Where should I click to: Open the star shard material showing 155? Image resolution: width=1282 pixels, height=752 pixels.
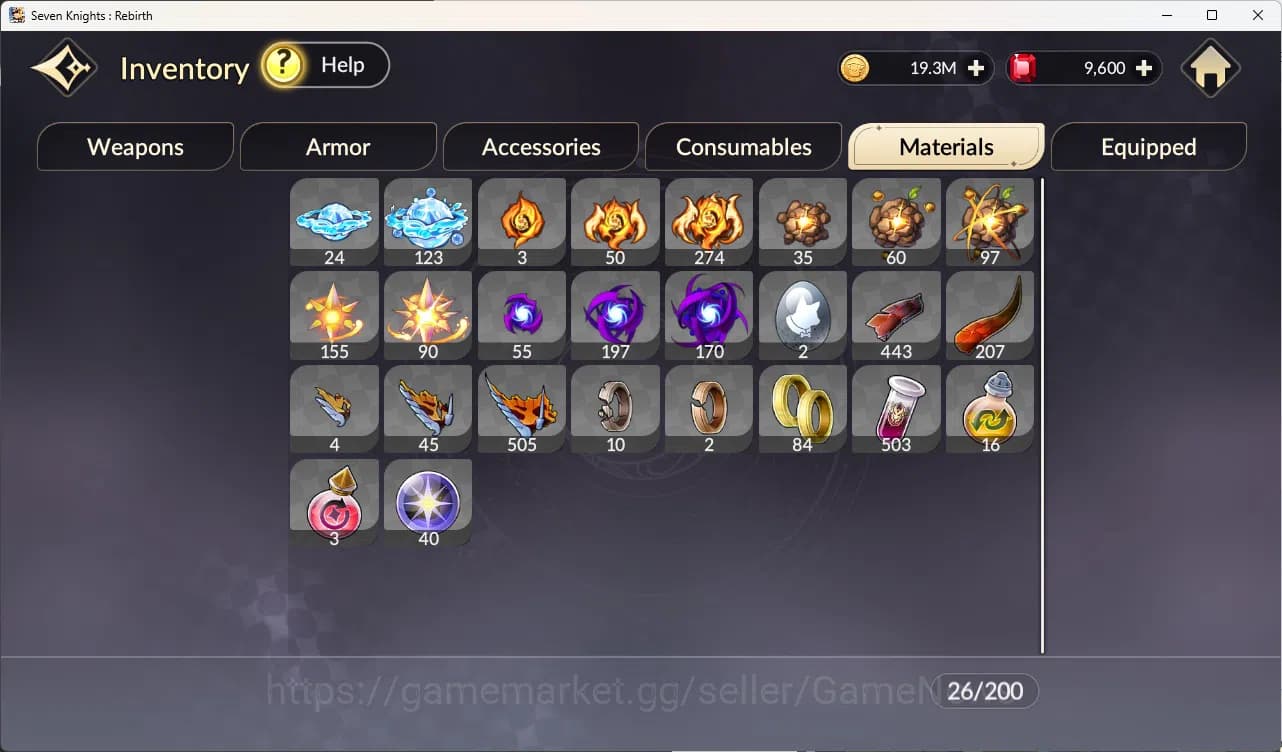(x=334, y=310)
